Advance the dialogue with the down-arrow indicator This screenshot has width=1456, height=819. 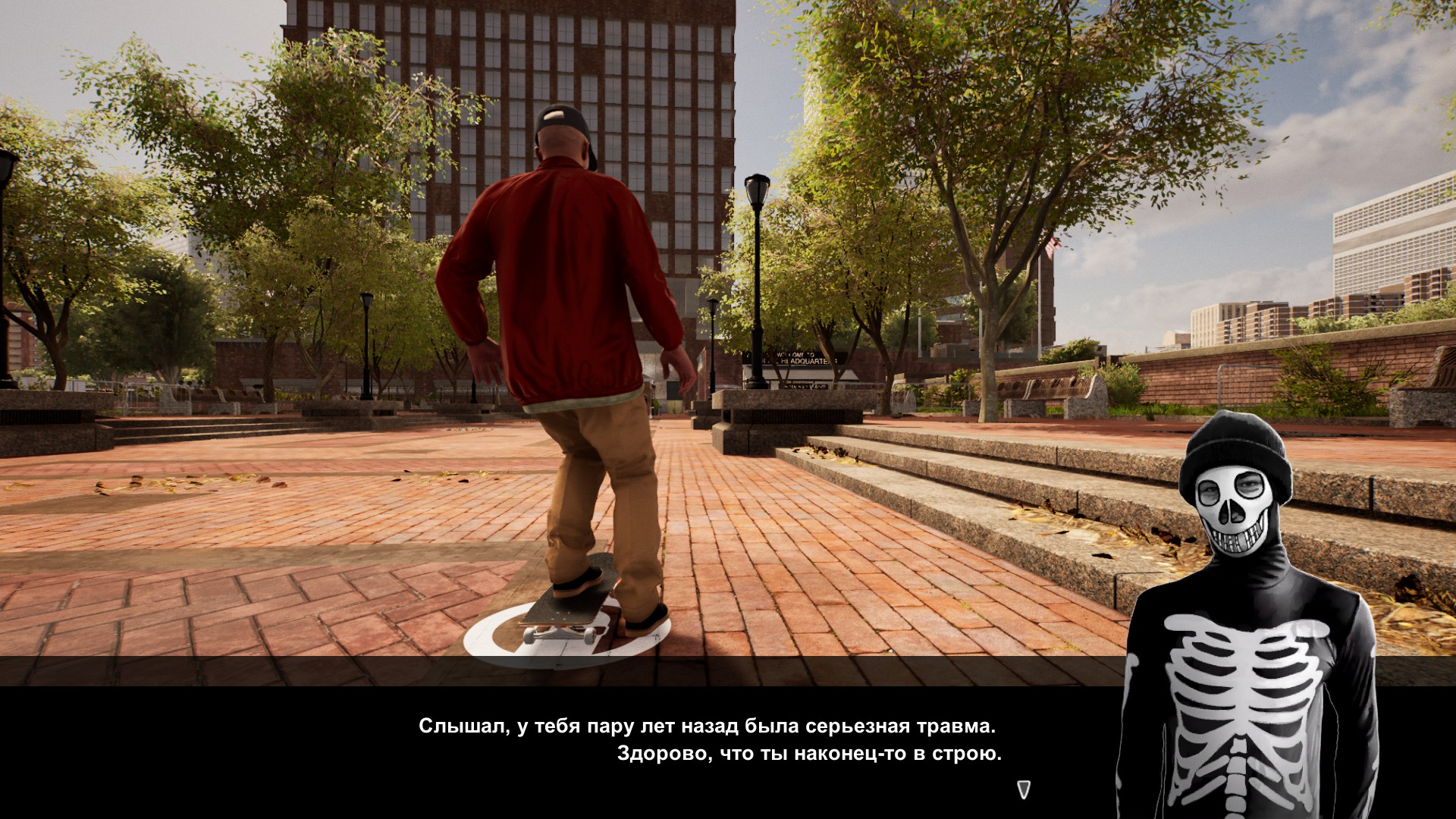(x=1024, y=789)
